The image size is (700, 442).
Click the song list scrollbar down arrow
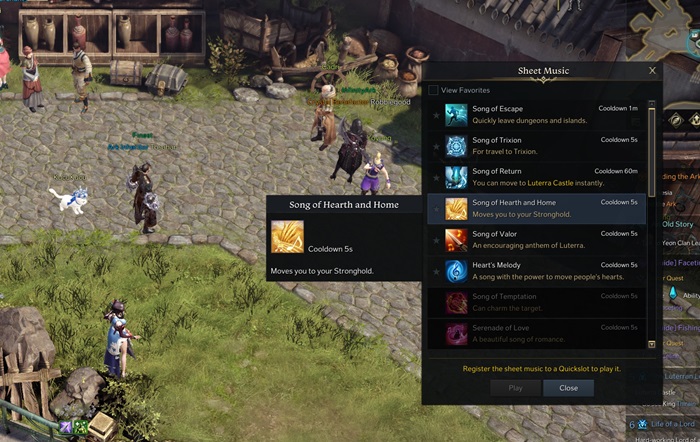pyautogui.click(x=652, y=344)
